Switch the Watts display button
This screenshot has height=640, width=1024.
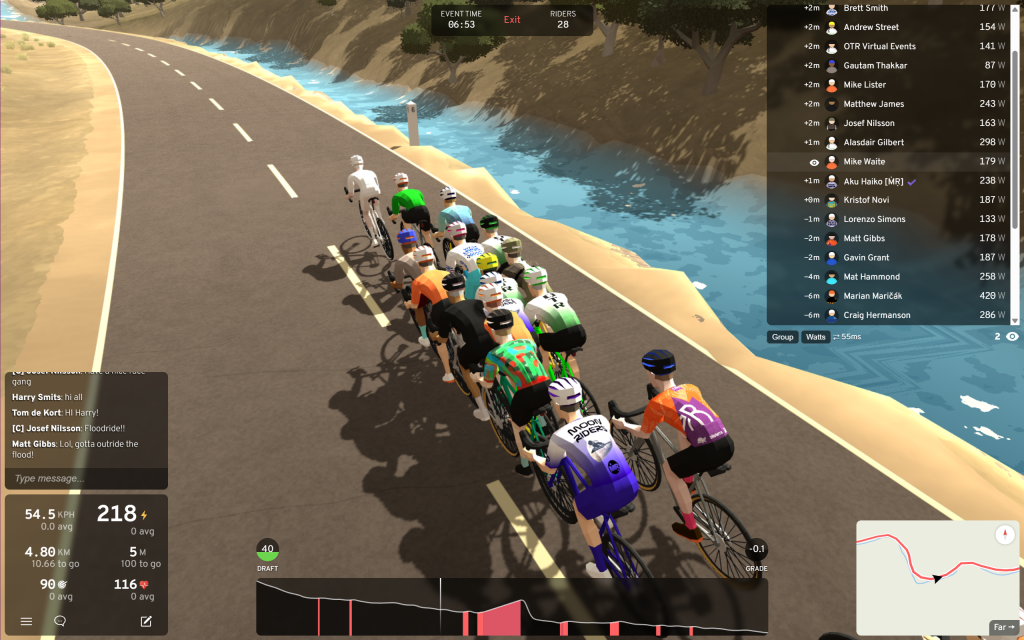[x=816, y=337]
